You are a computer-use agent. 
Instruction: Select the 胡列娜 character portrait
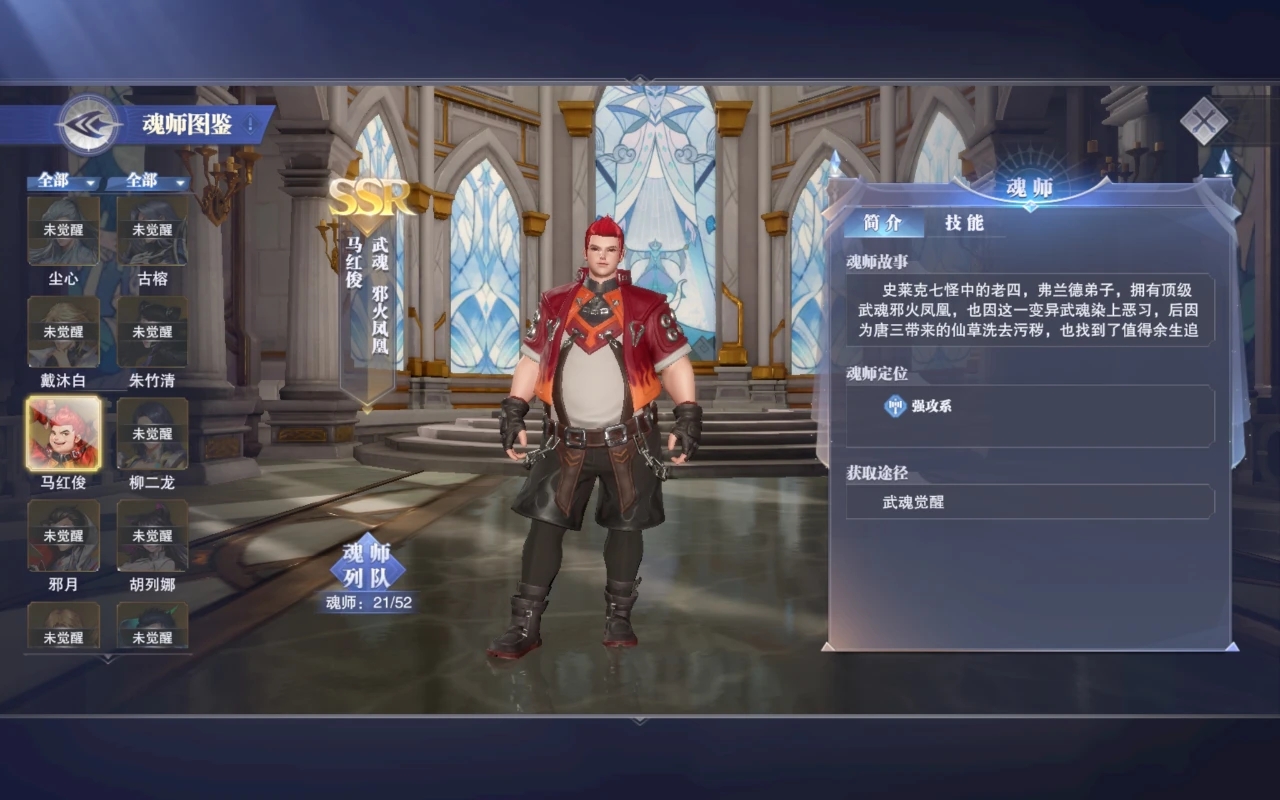click(x=151, y=537)
